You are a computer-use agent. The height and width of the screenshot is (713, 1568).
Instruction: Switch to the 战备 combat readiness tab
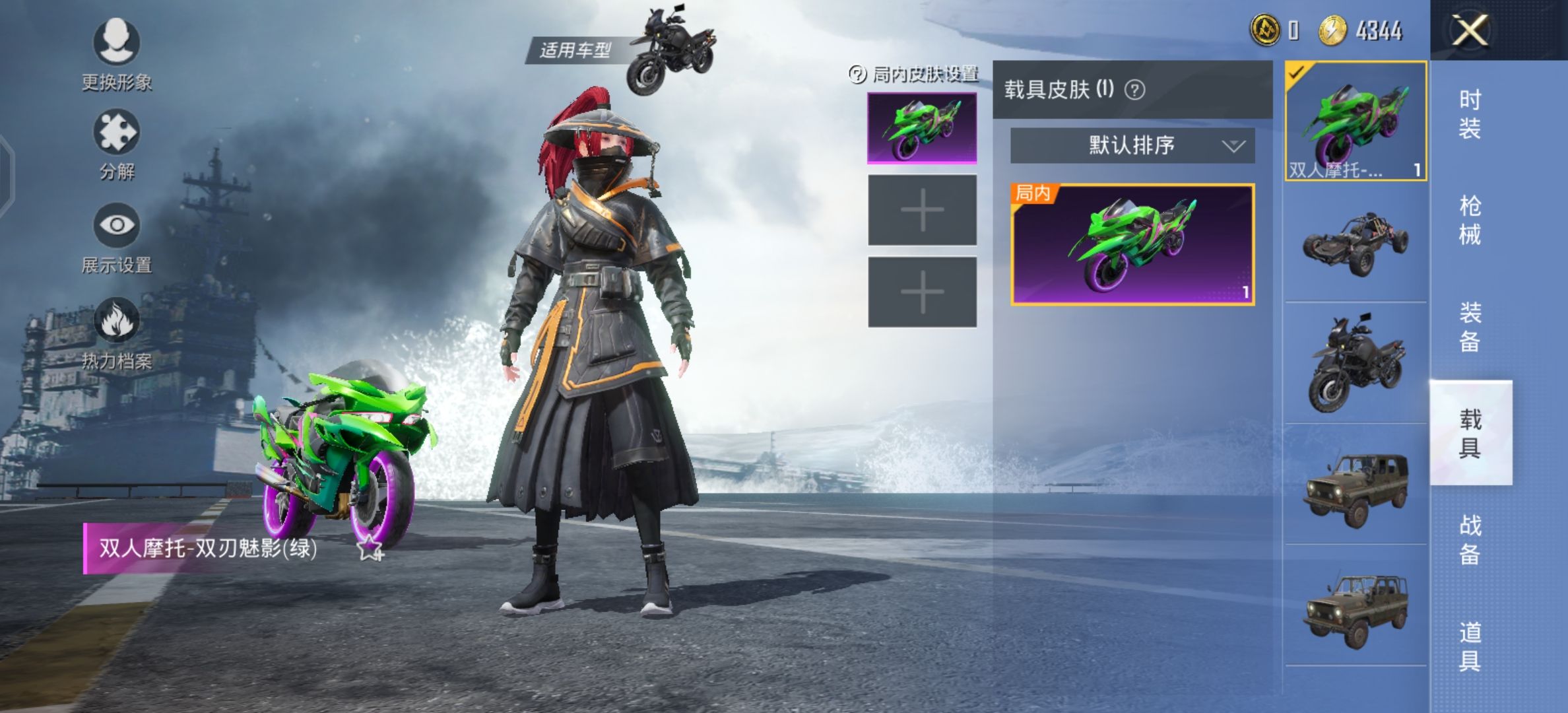pyautogui.click(x=1470, y=539)
